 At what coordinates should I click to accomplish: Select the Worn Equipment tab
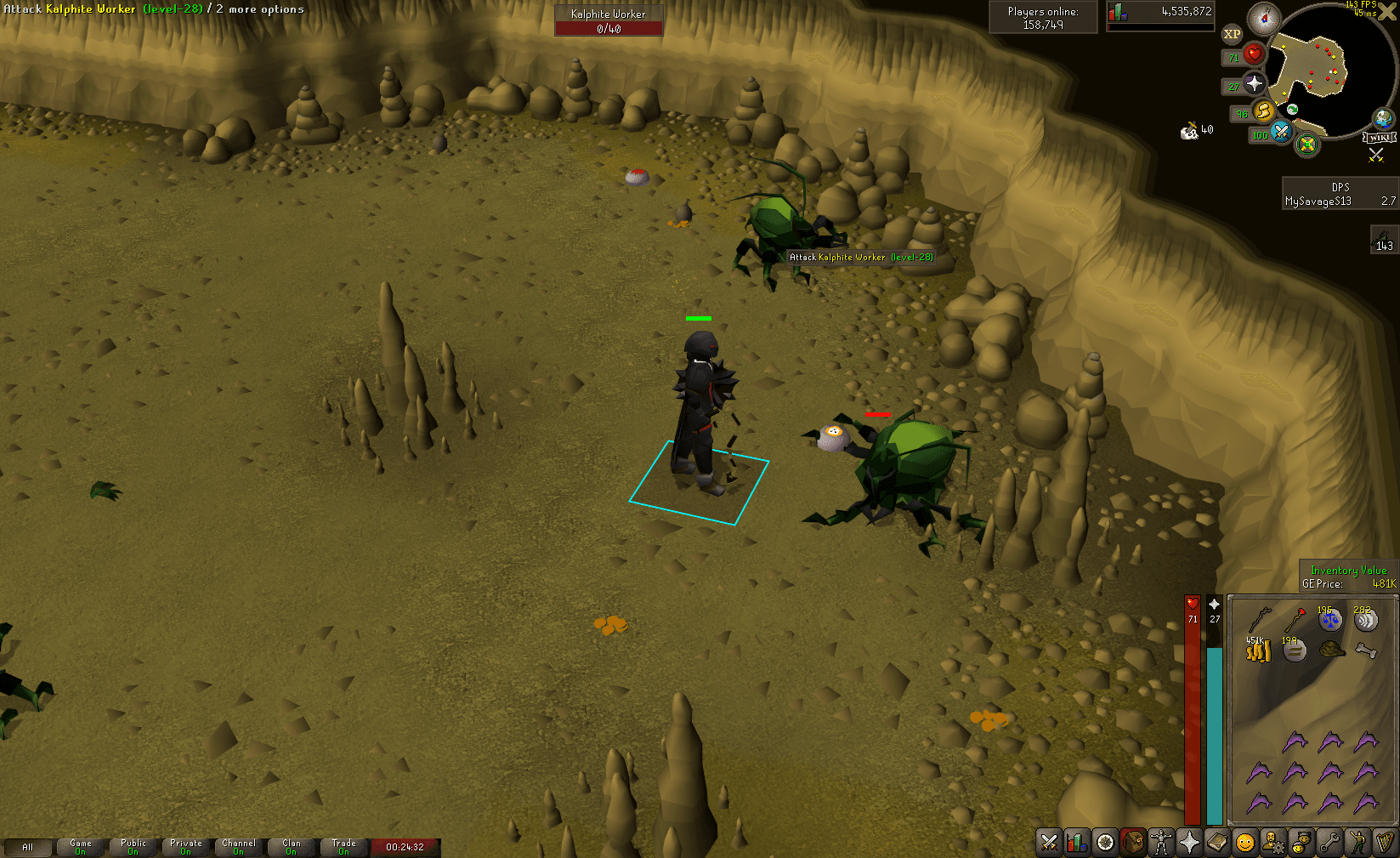pos(1160,843)
